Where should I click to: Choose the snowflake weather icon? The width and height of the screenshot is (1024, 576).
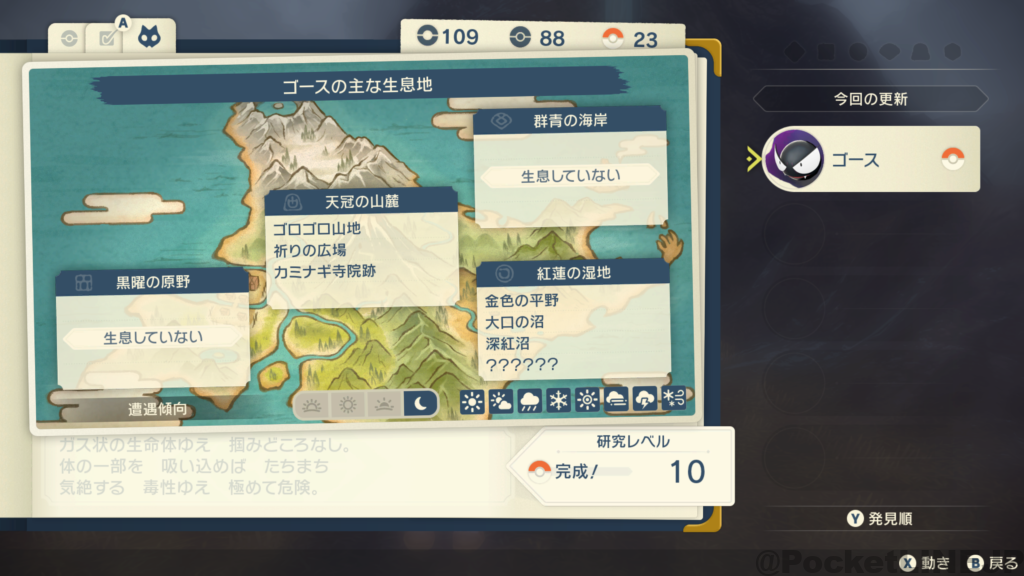click(x=558, y=402)
